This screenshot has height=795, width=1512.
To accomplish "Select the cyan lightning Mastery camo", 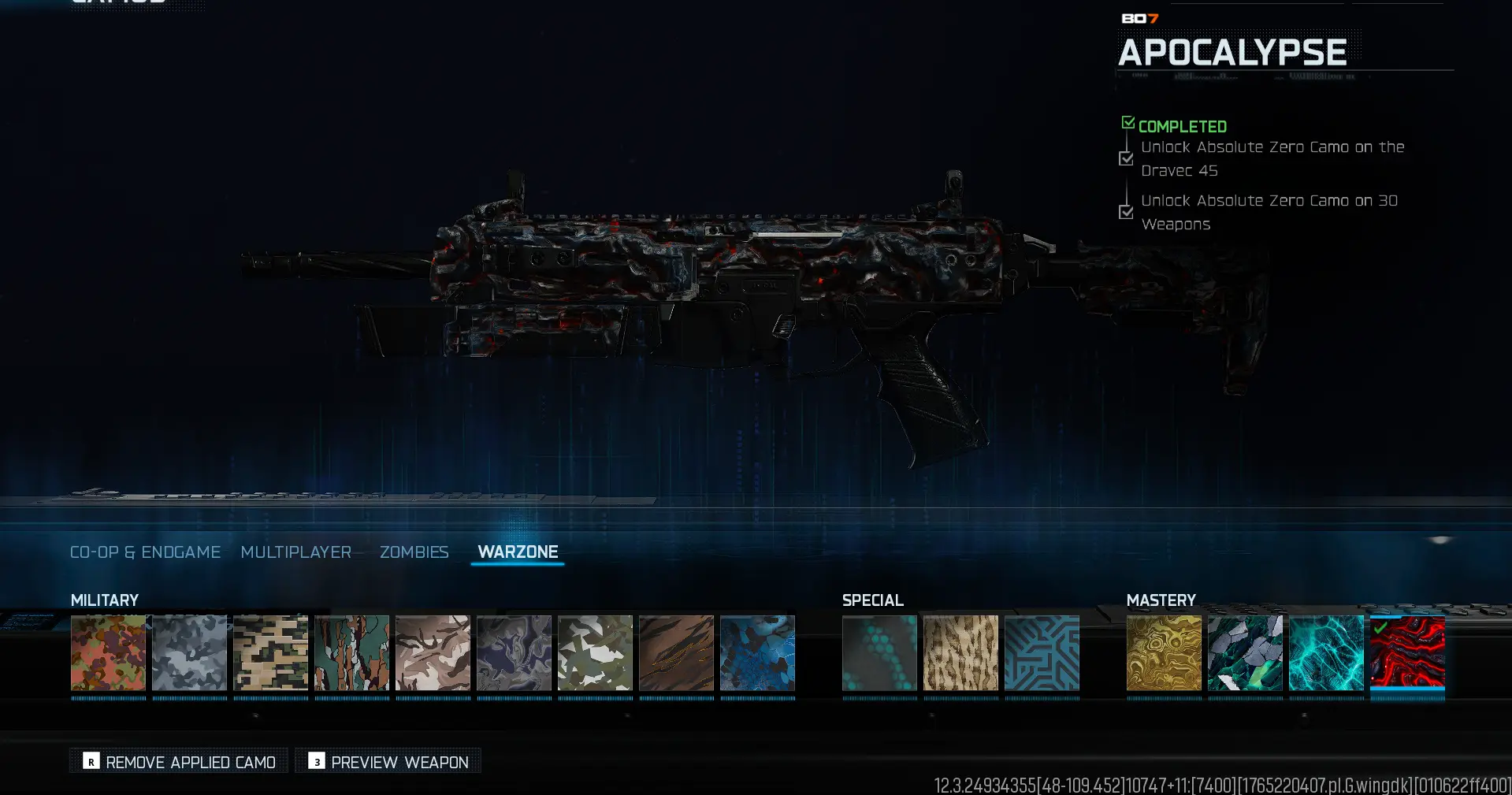I will tap(1326, 654).
